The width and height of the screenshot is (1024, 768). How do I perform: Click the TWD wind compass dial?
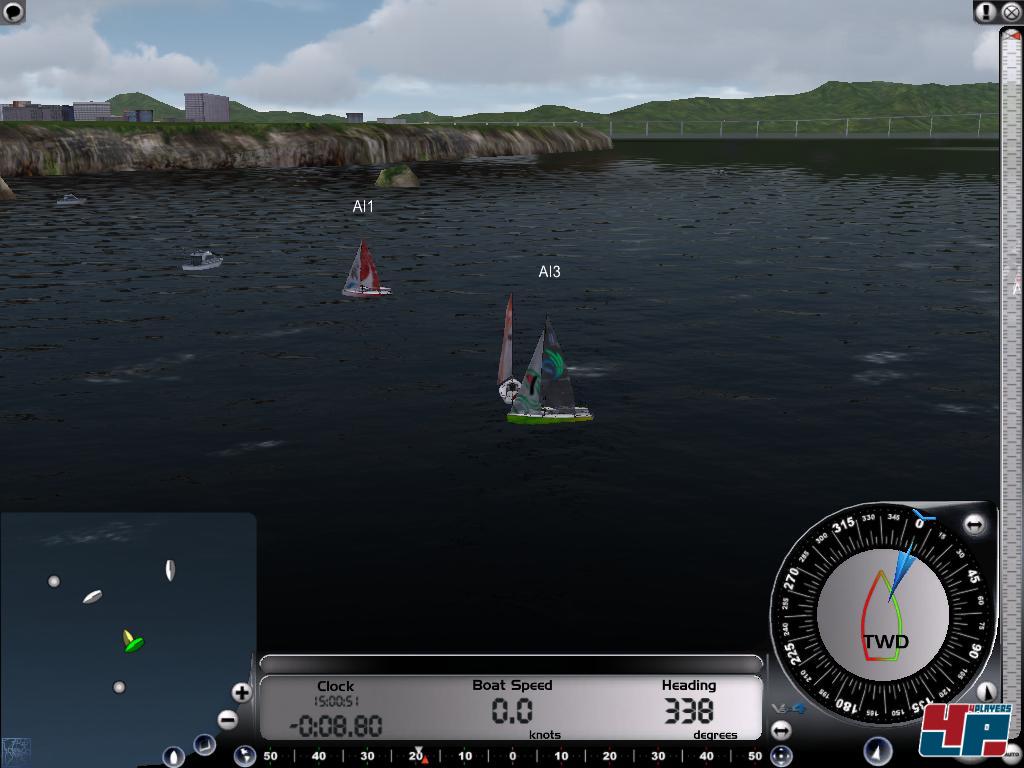pos(882,614)
